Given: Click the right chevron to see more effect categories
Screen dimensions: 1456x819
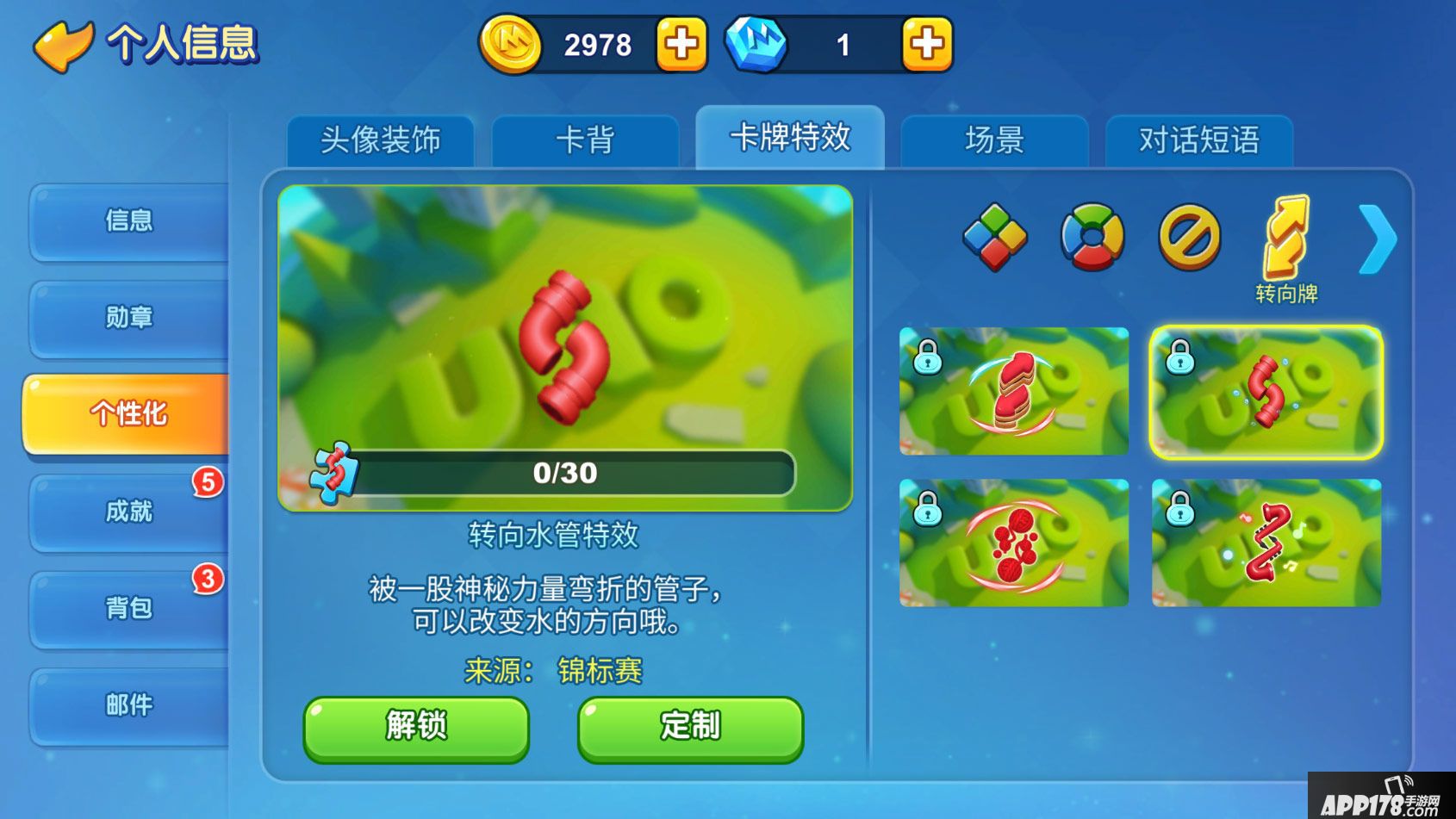Looking at the screenshot, I should point(1379,238).
